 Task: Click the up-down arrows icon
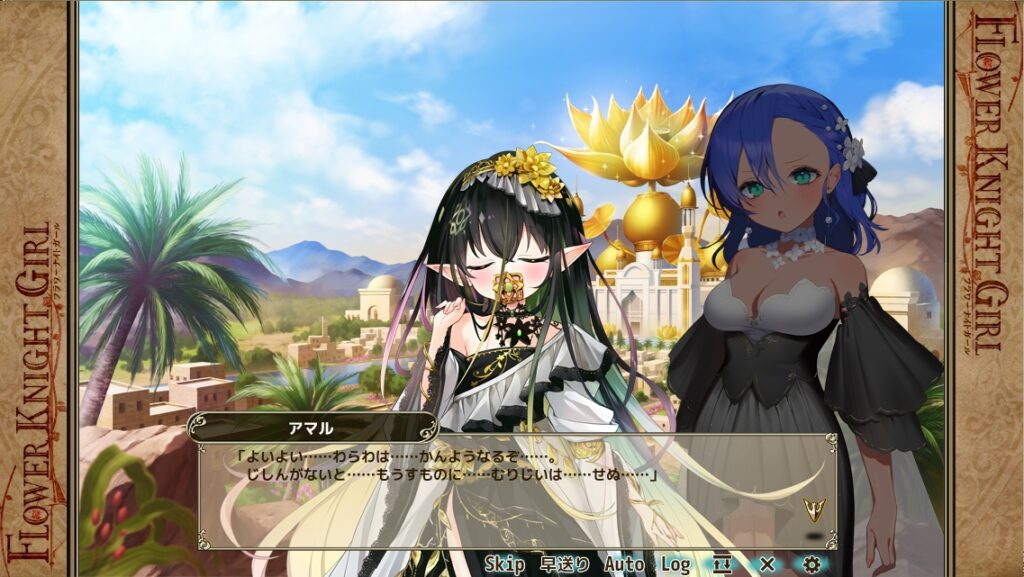(x=722, y=565)
